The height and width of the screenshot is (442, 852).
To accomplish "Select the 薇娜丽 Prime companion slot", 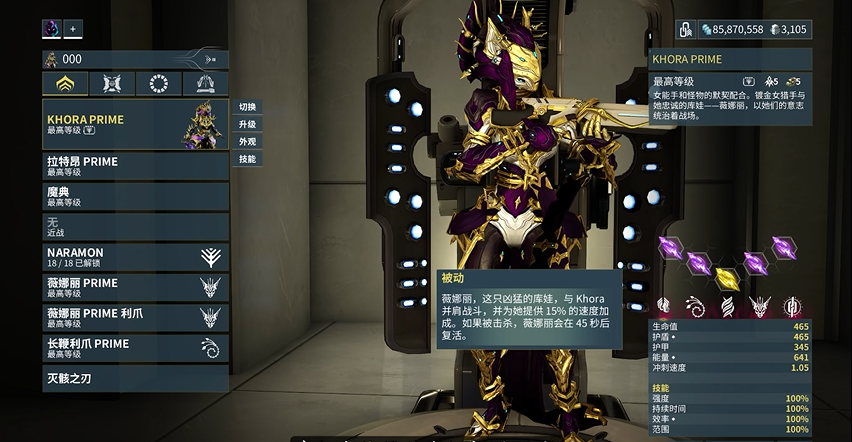I will point(135,287).
